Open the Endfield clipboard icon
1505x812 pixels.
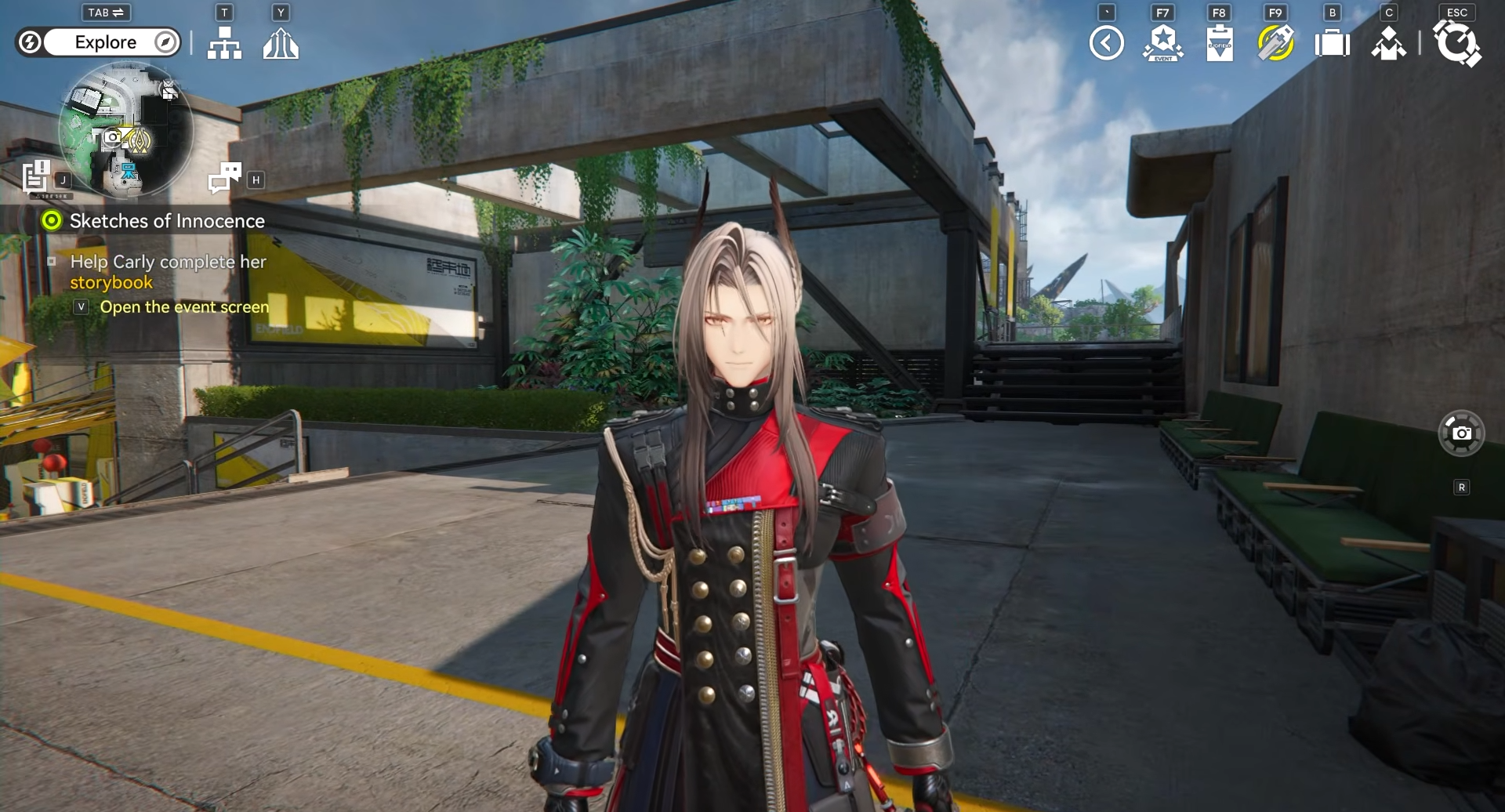pos(1219,43)
